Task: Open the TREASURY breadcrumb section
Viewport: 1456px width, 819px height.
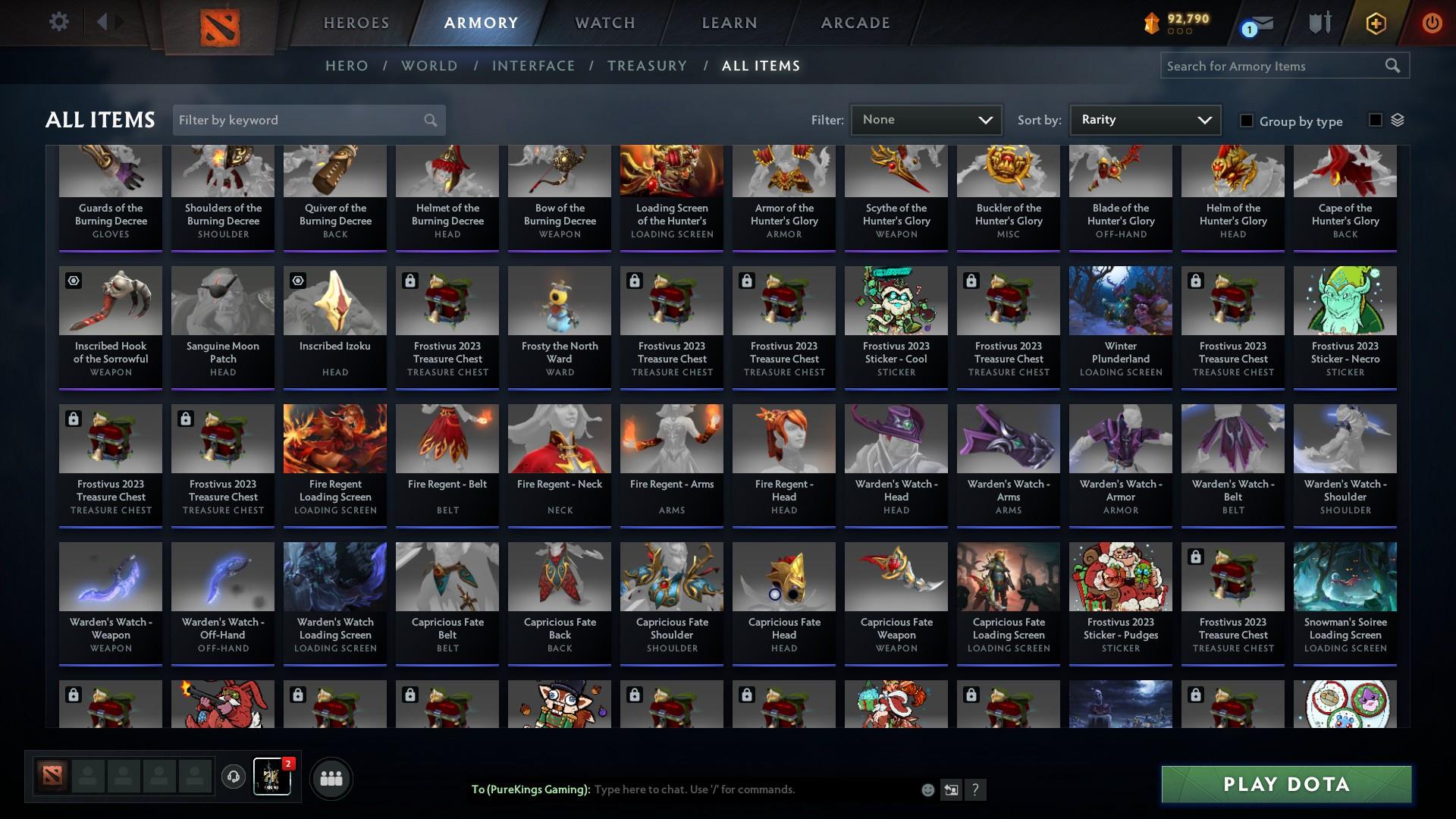Action: click(x=647, y=66)
